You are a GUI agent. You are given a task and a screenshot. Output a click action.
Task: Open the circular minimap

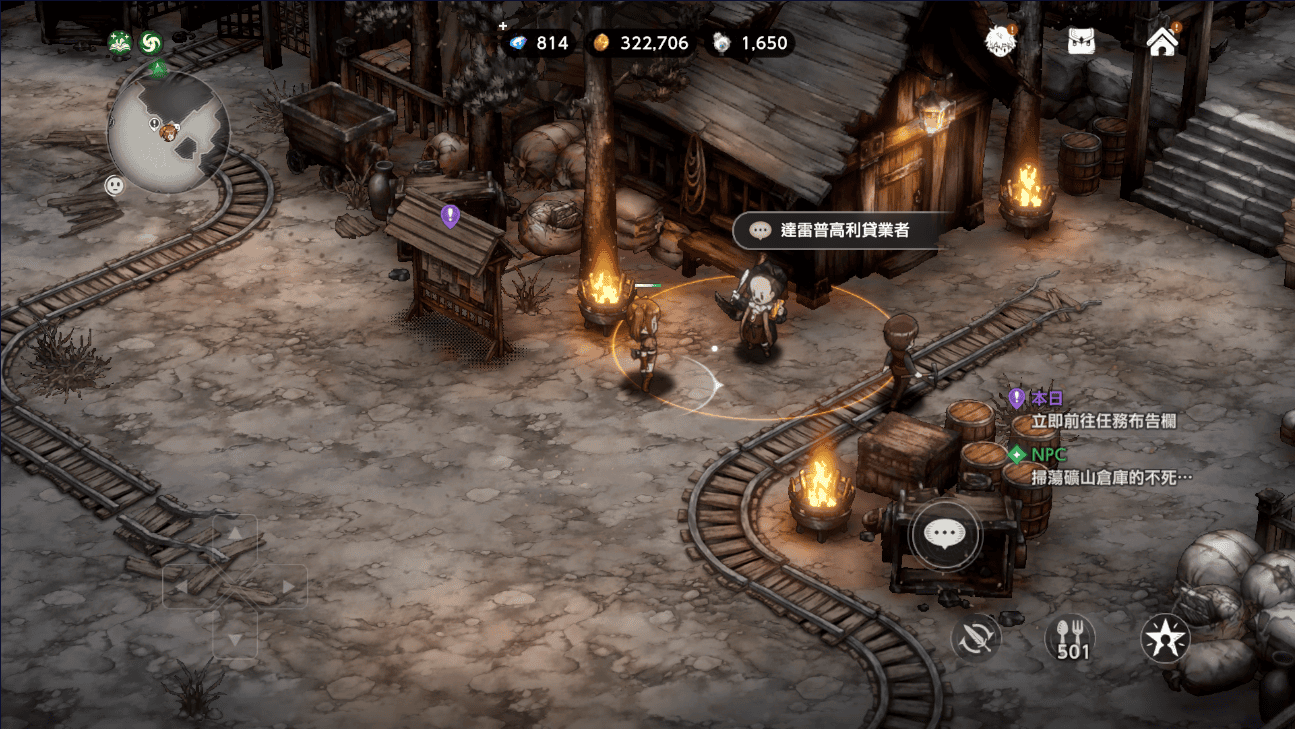tap(168, 131)
